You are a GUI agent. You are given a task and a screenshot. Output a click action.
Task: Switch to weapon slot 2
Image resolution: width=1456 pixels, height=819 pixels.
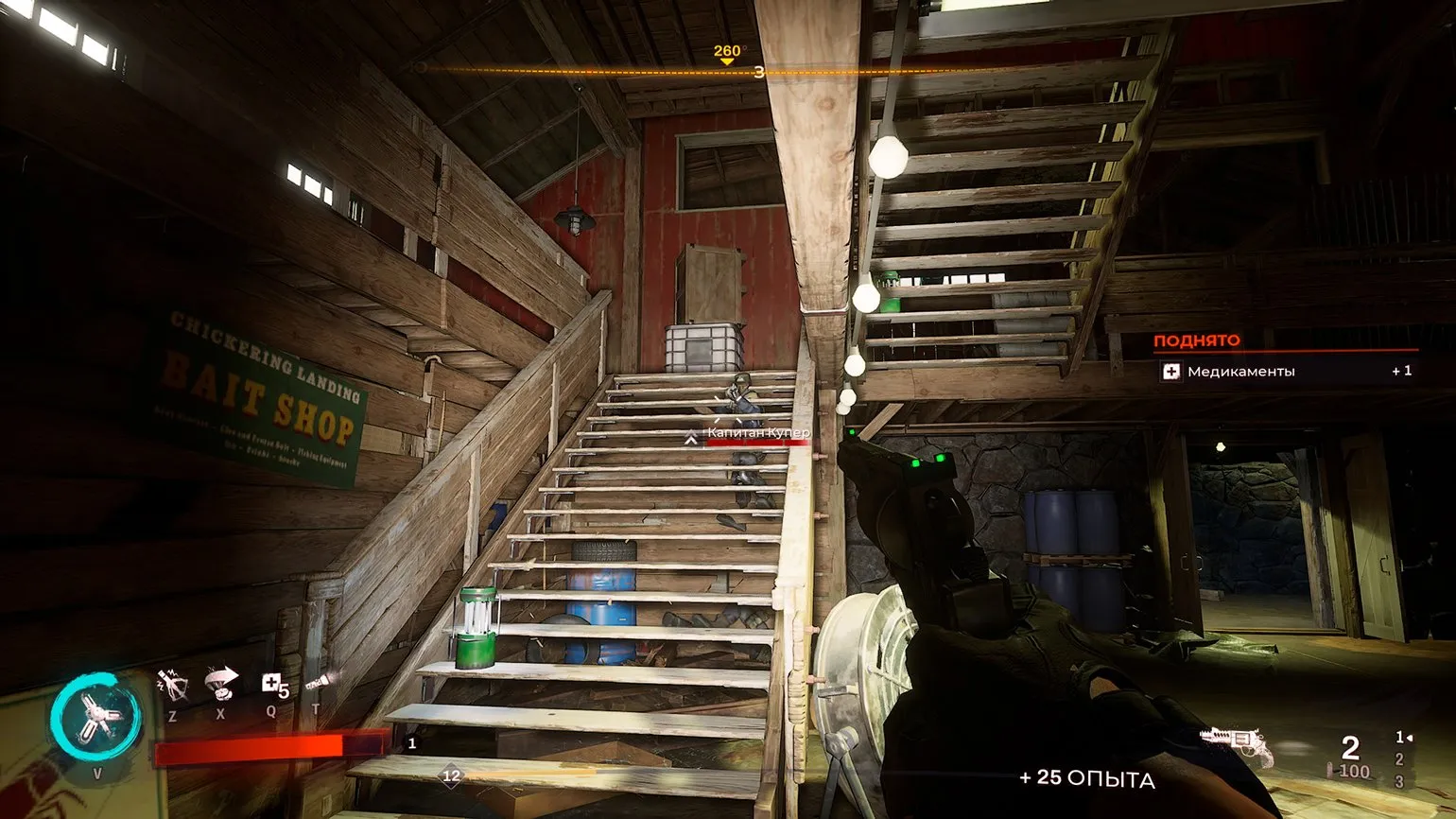click(1399, 759)
